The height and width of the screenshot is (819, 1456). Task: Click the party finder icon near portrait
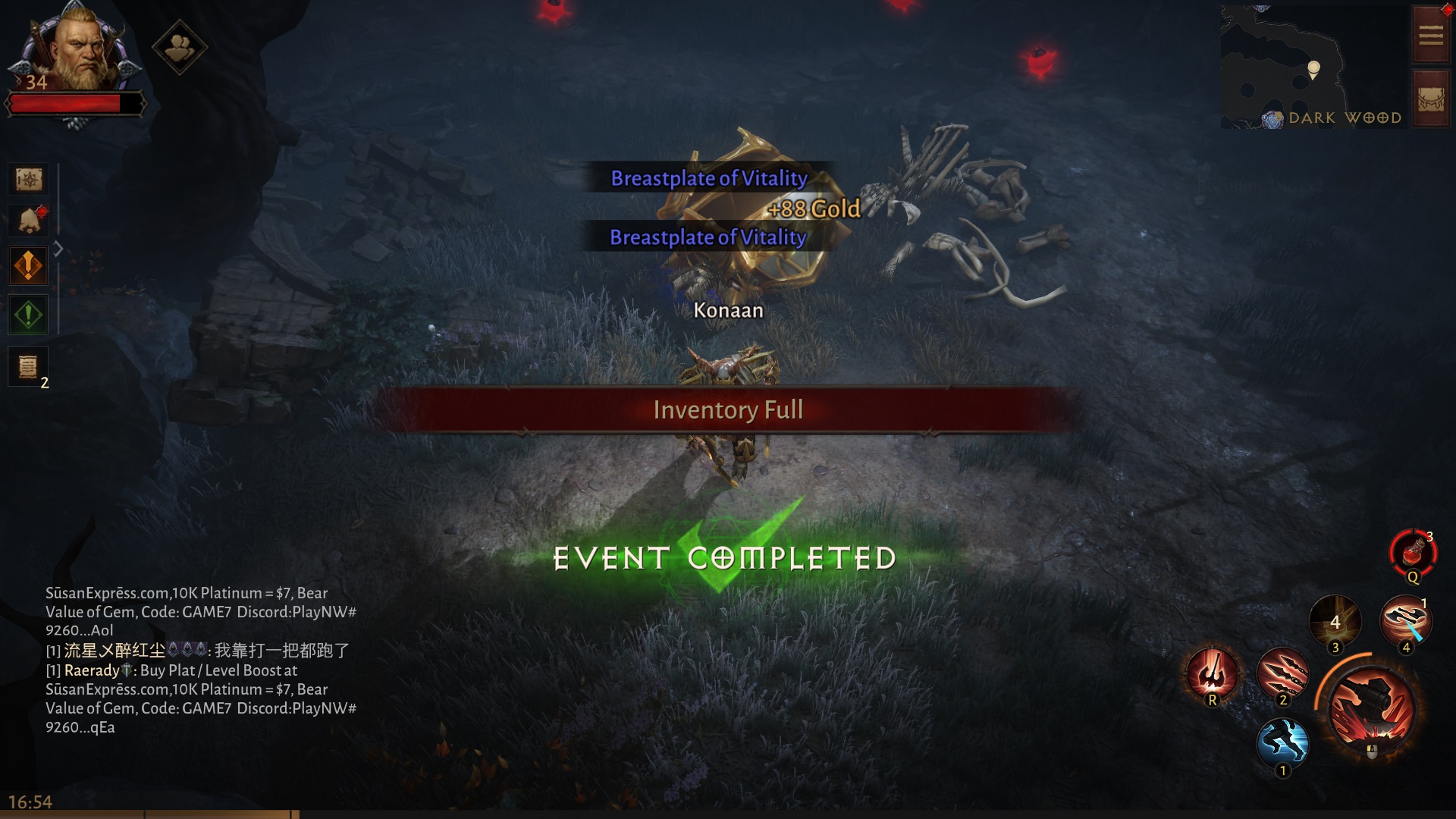[x=180, y=47]
